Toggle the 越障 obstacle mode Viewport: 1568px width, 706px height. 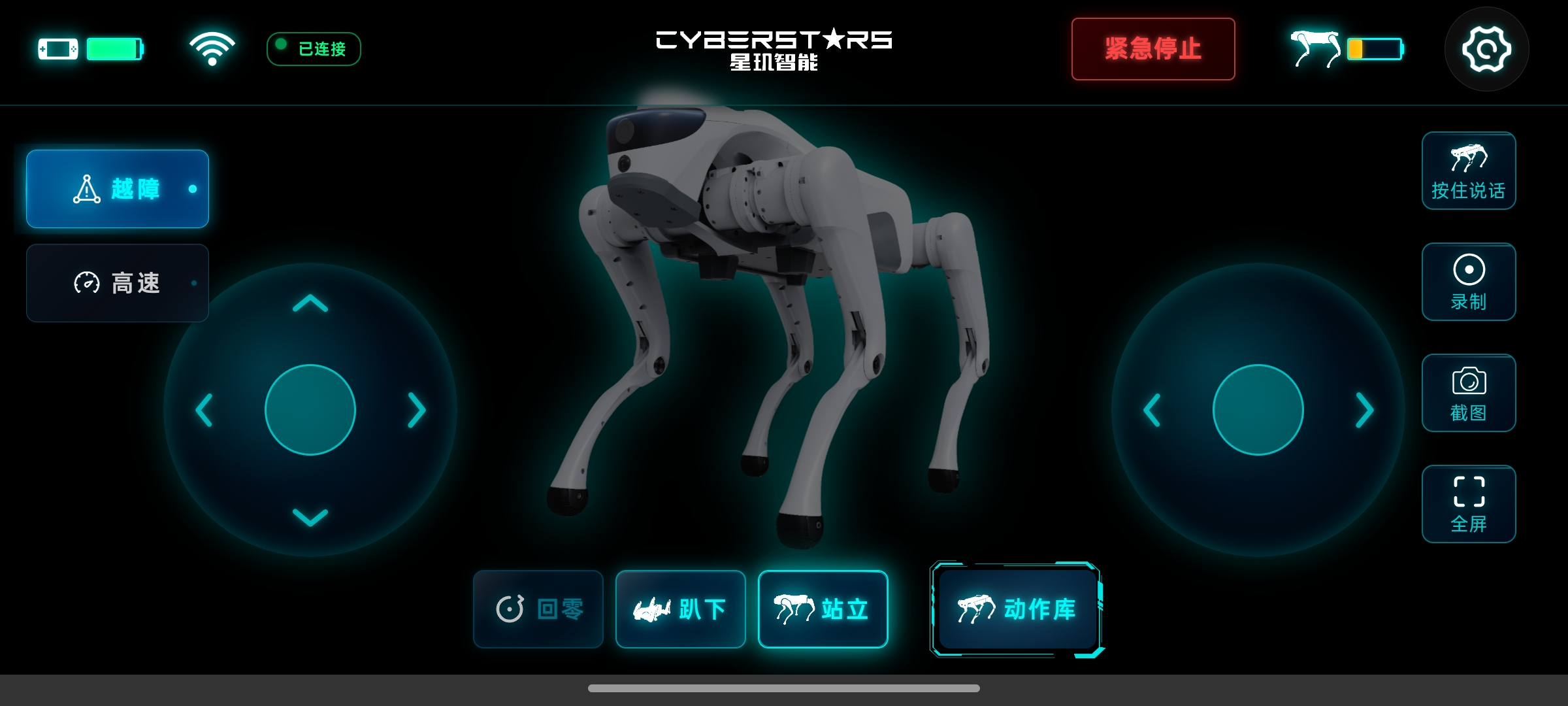pos(118,189)
